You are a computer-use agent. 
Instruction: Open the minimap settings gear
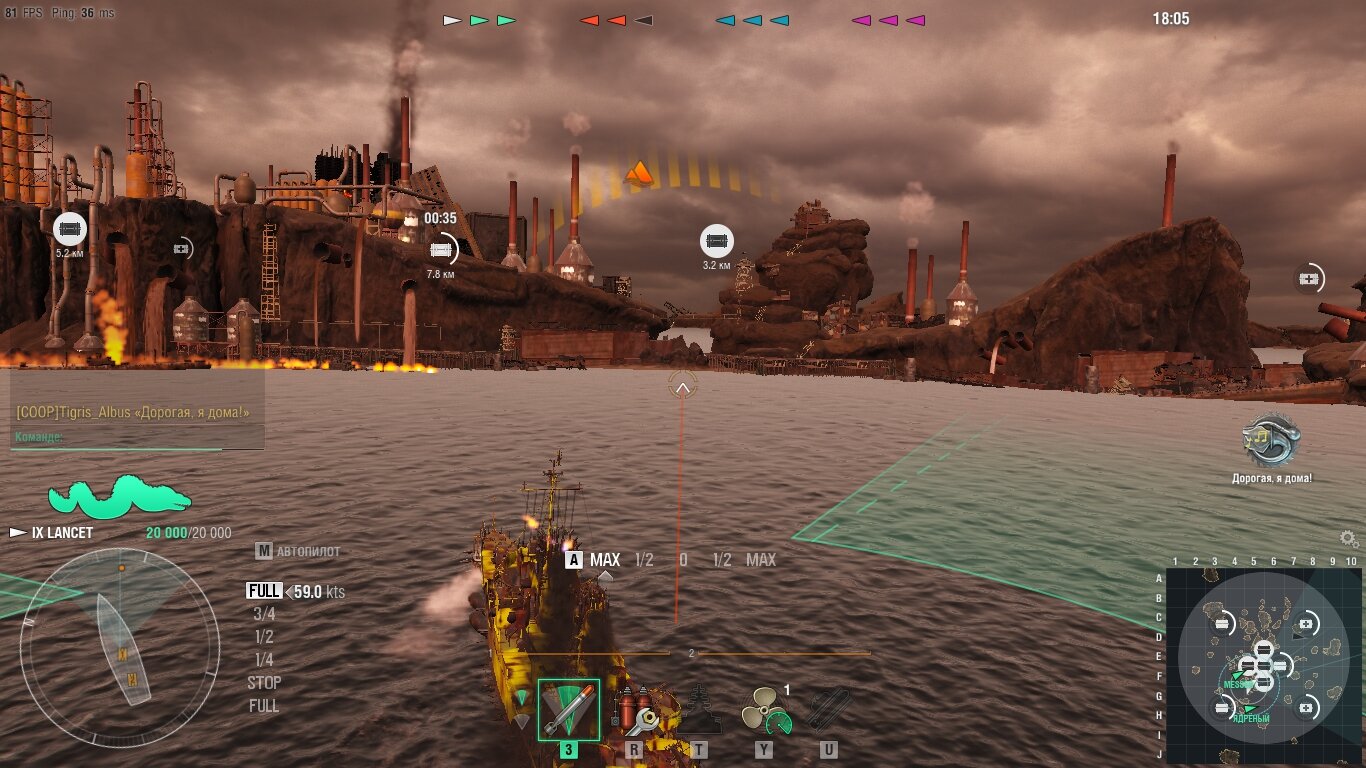point(1349,539)
